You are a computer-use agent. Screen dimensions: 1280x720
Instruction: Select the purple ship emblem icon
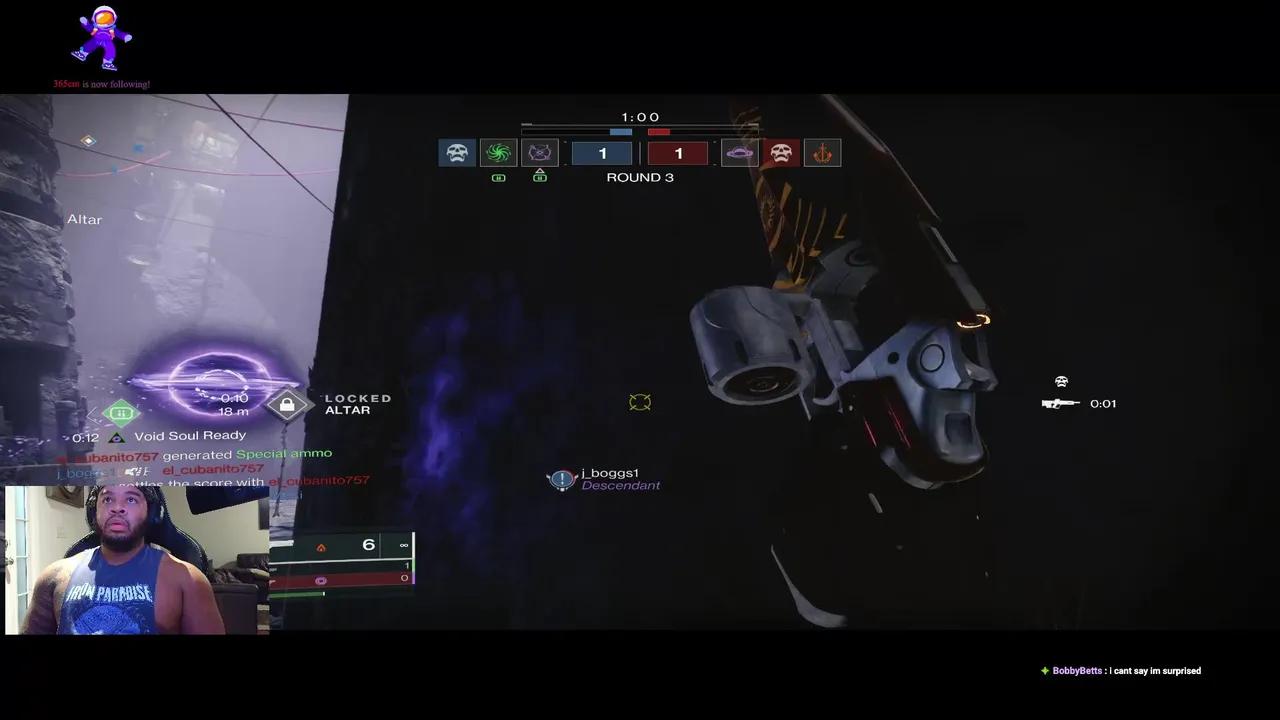coord(740,152)
